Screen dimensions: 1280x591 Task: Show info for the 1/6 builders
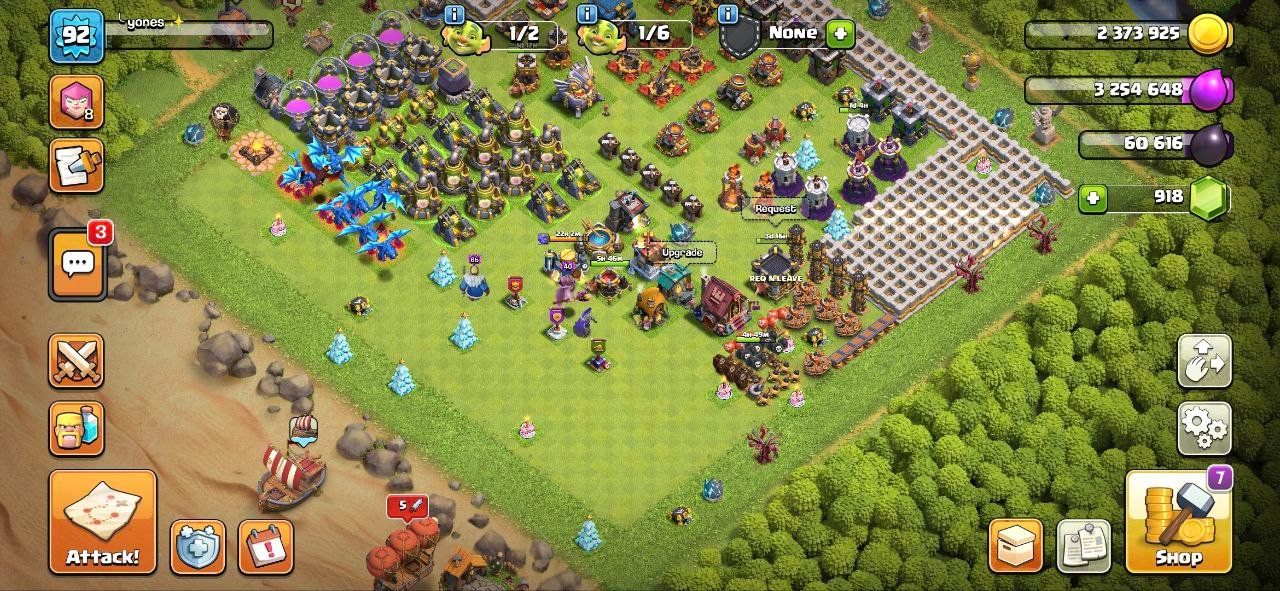[587, 14]
